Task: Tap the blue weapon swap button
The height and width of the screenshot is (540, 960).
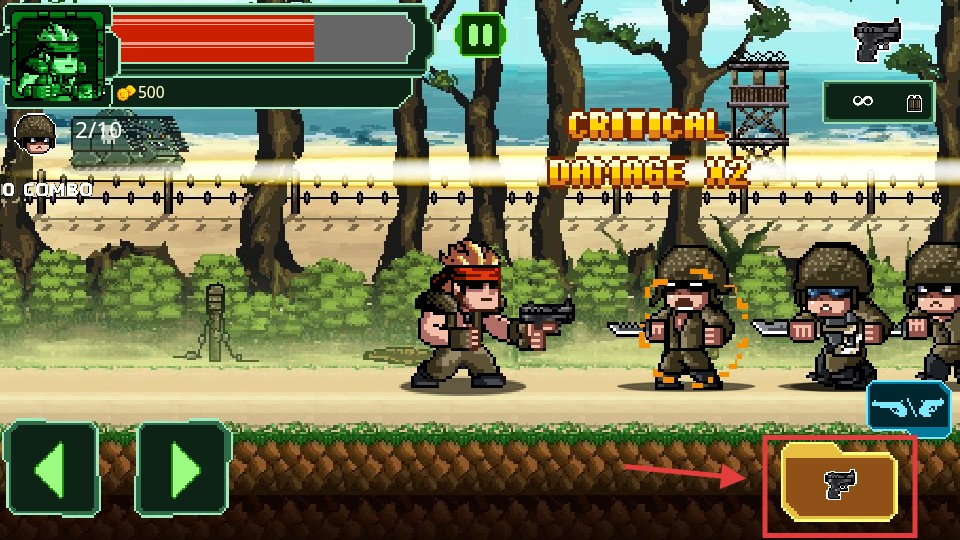Action: (x=908, y=409)
